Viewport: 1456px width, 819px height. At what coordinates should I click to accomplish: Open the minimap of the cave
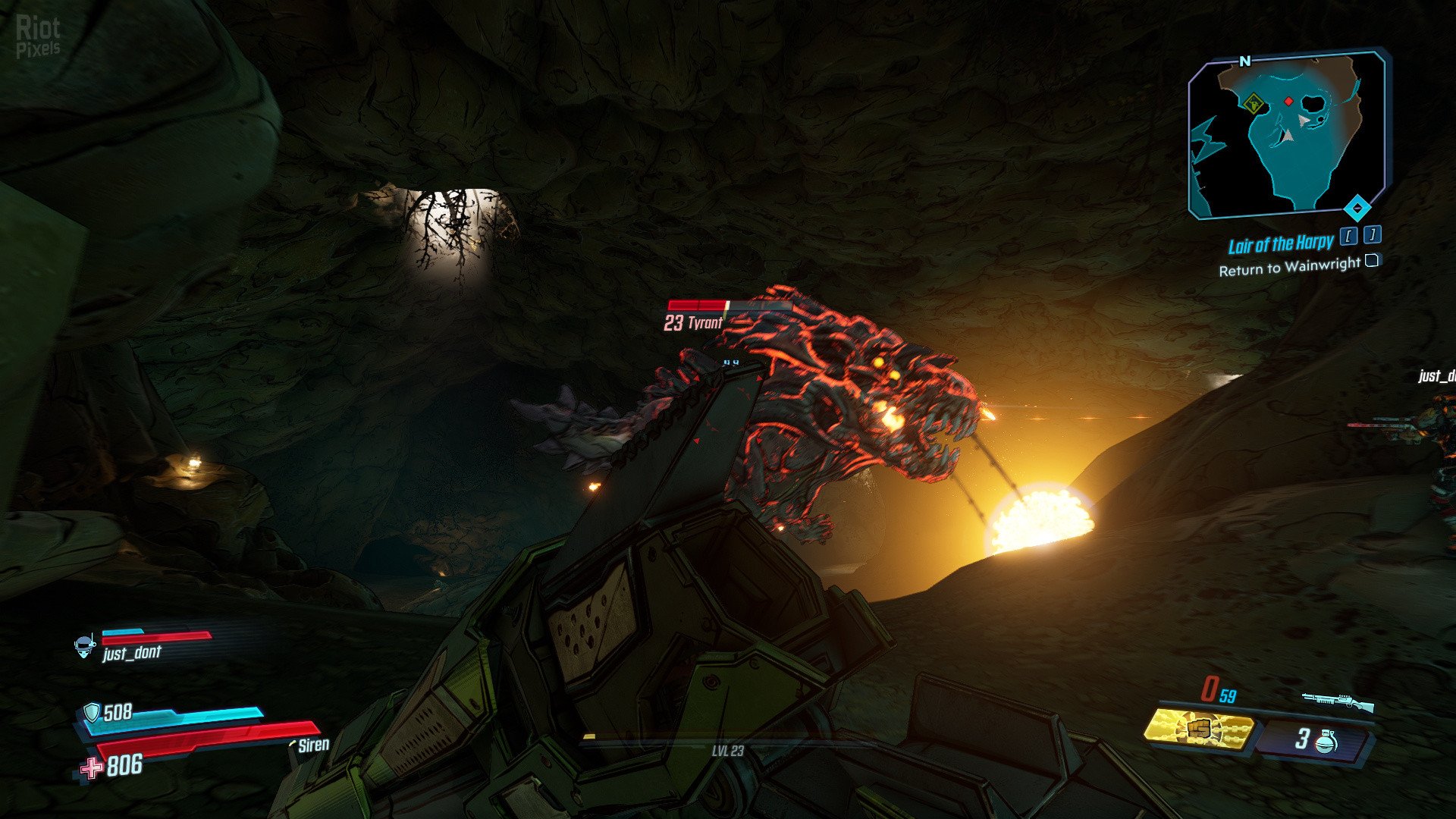click(x=1286, y=133)
